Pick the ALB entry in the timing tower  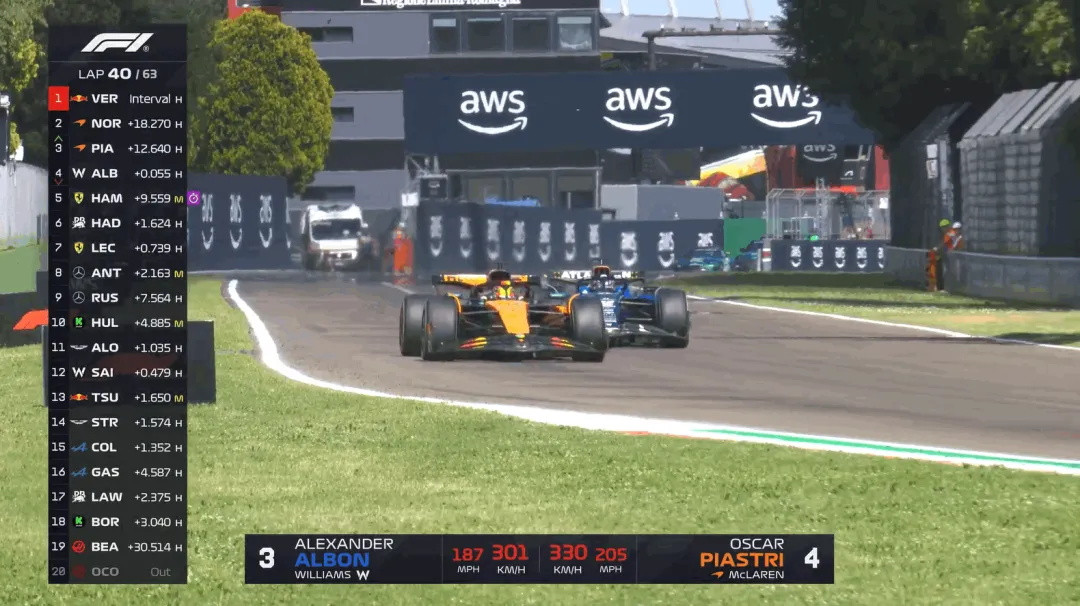point(117,173)
